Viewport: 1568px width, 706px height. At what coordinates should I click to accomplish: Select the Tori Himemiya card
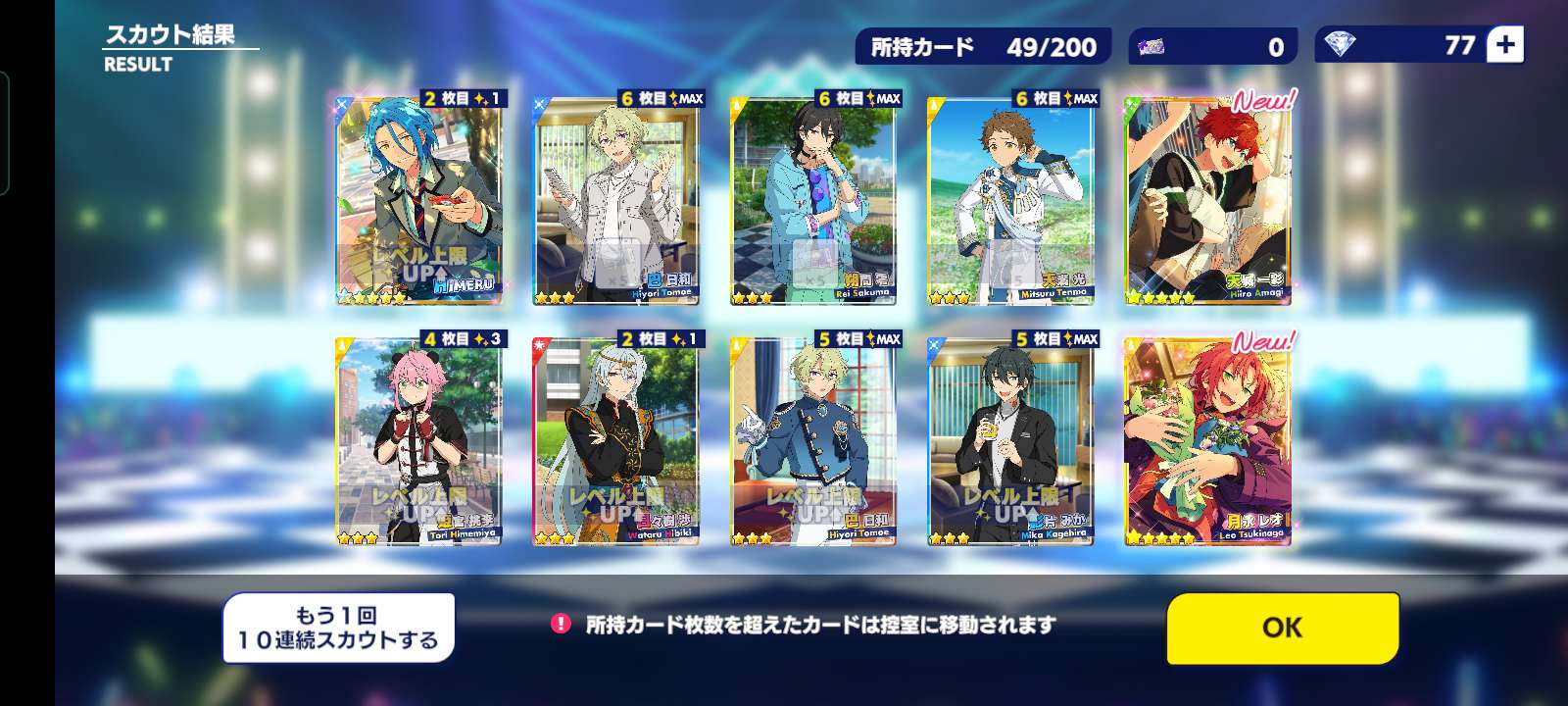419,441
